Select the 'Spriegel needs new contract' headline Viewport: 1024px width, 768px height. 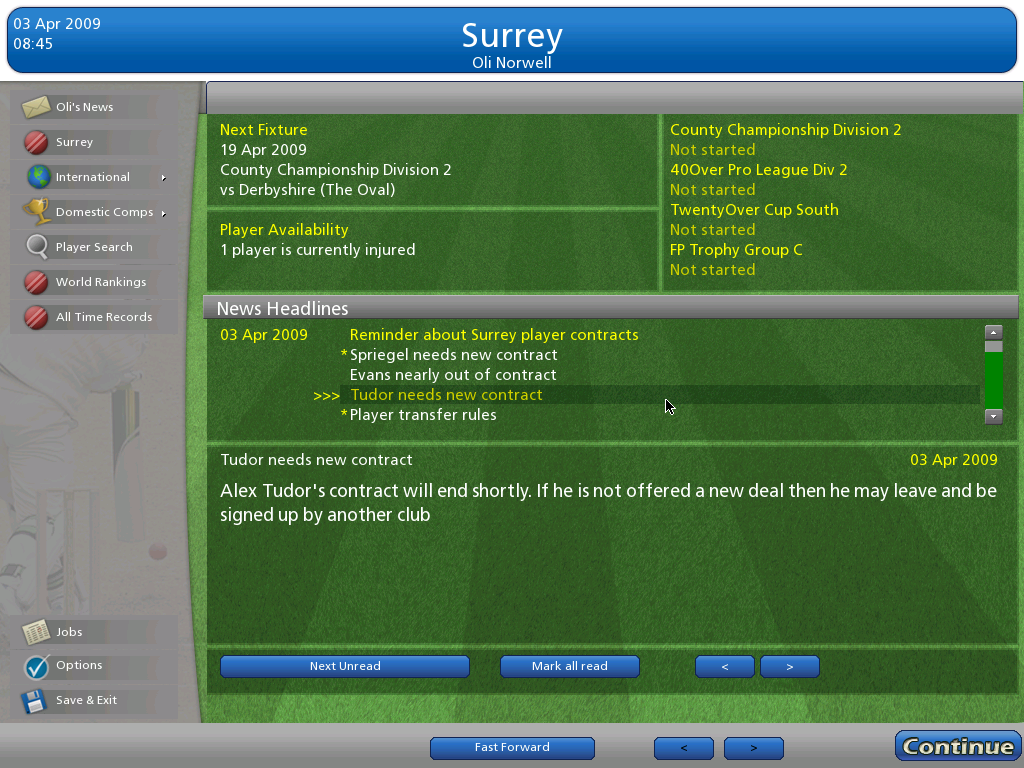coord(453,355)
